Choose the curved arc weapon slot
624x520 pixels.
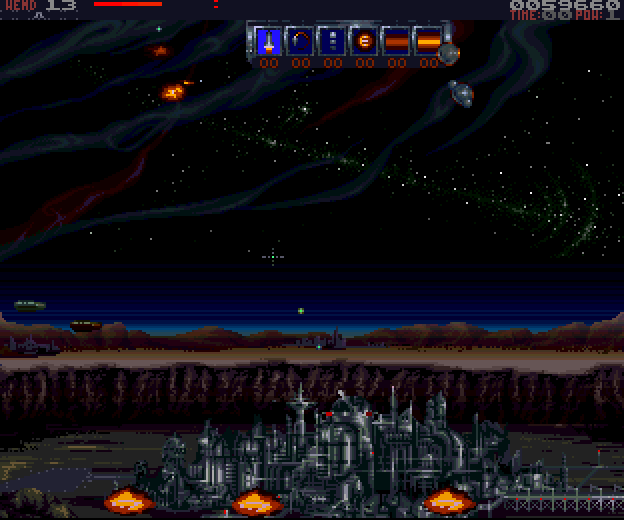[299, 41]
